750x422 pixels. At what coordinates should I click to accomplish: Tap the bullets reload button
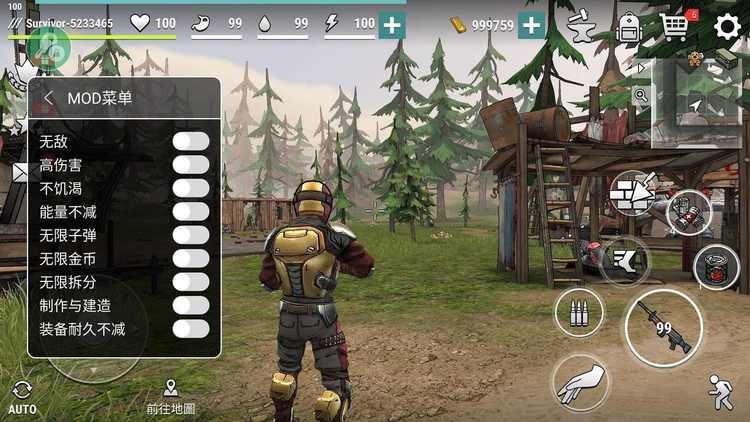(579, 313)
